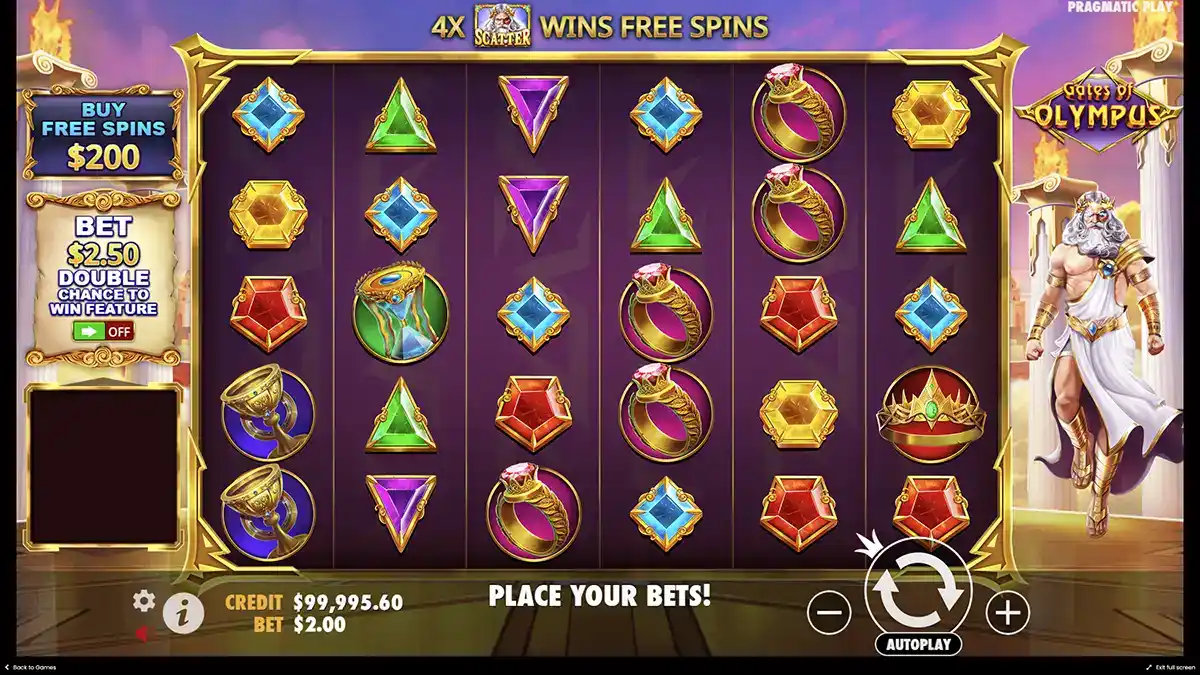Open the settings gear menu
The width and height of the screenshot is (1200, 675).
(x=144, y=600)
